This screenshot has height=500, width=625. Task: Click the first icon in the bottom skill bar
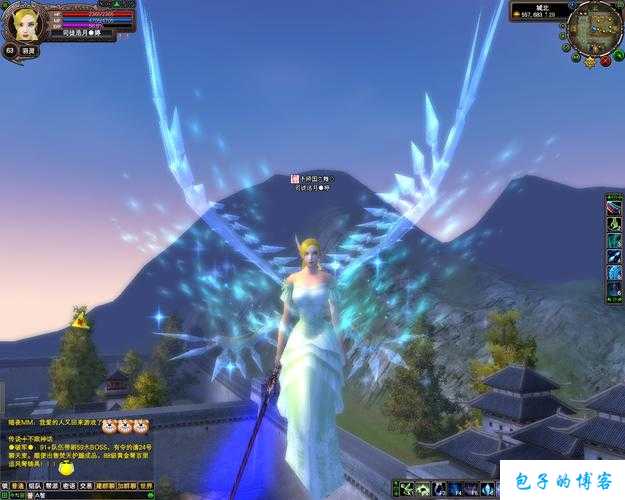408,489
